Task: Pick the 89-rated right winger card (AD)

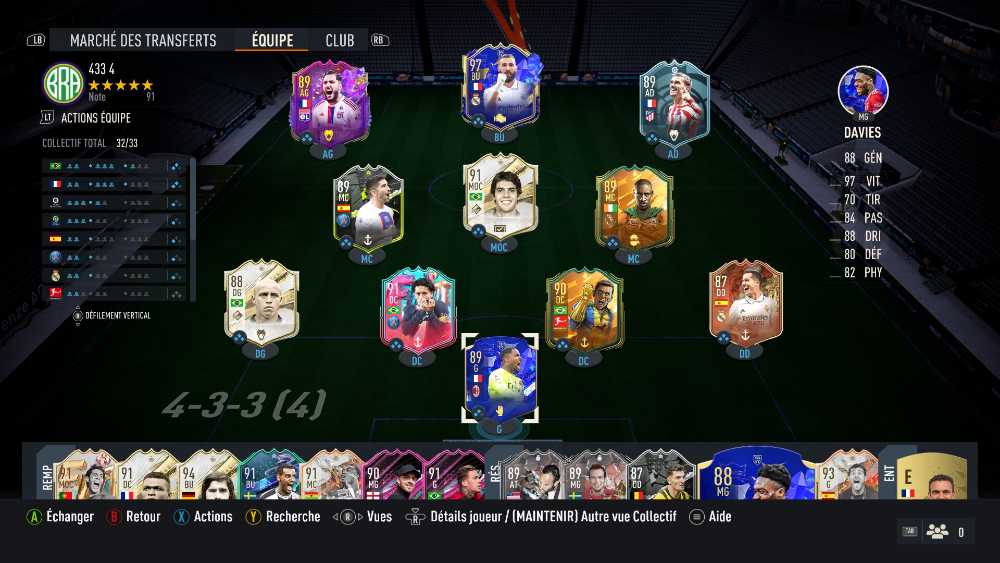Action: [x=674, y=104]
